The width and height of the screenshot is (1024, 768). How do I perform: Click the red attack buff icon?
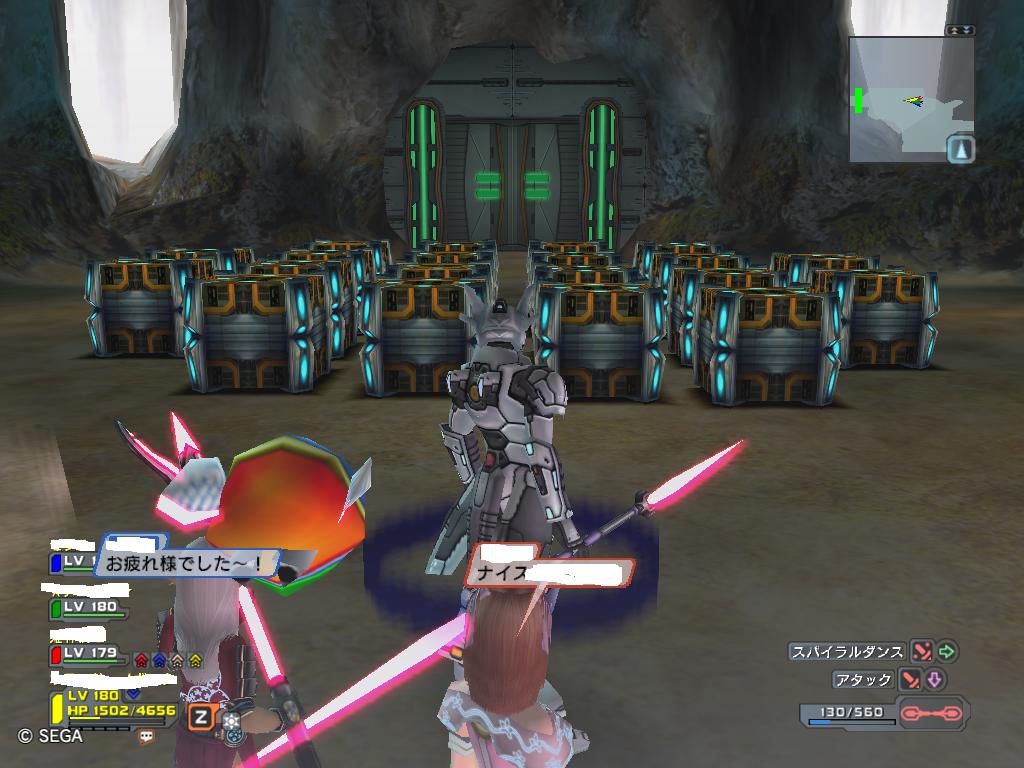click(x=141, y=660)
